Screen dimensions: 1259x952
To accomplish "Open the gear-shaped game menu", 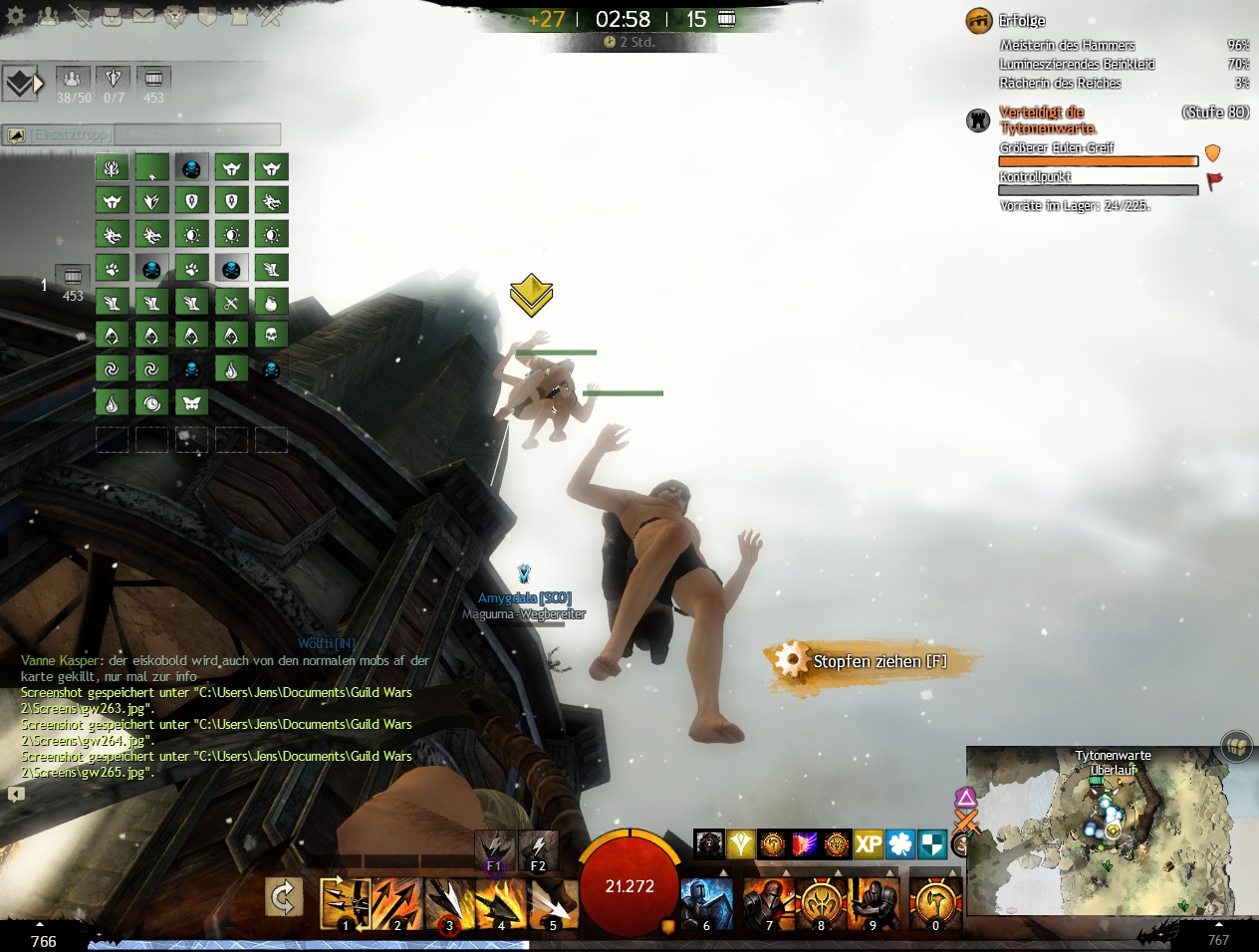I will pyautogui.click(x=16, y=16).
